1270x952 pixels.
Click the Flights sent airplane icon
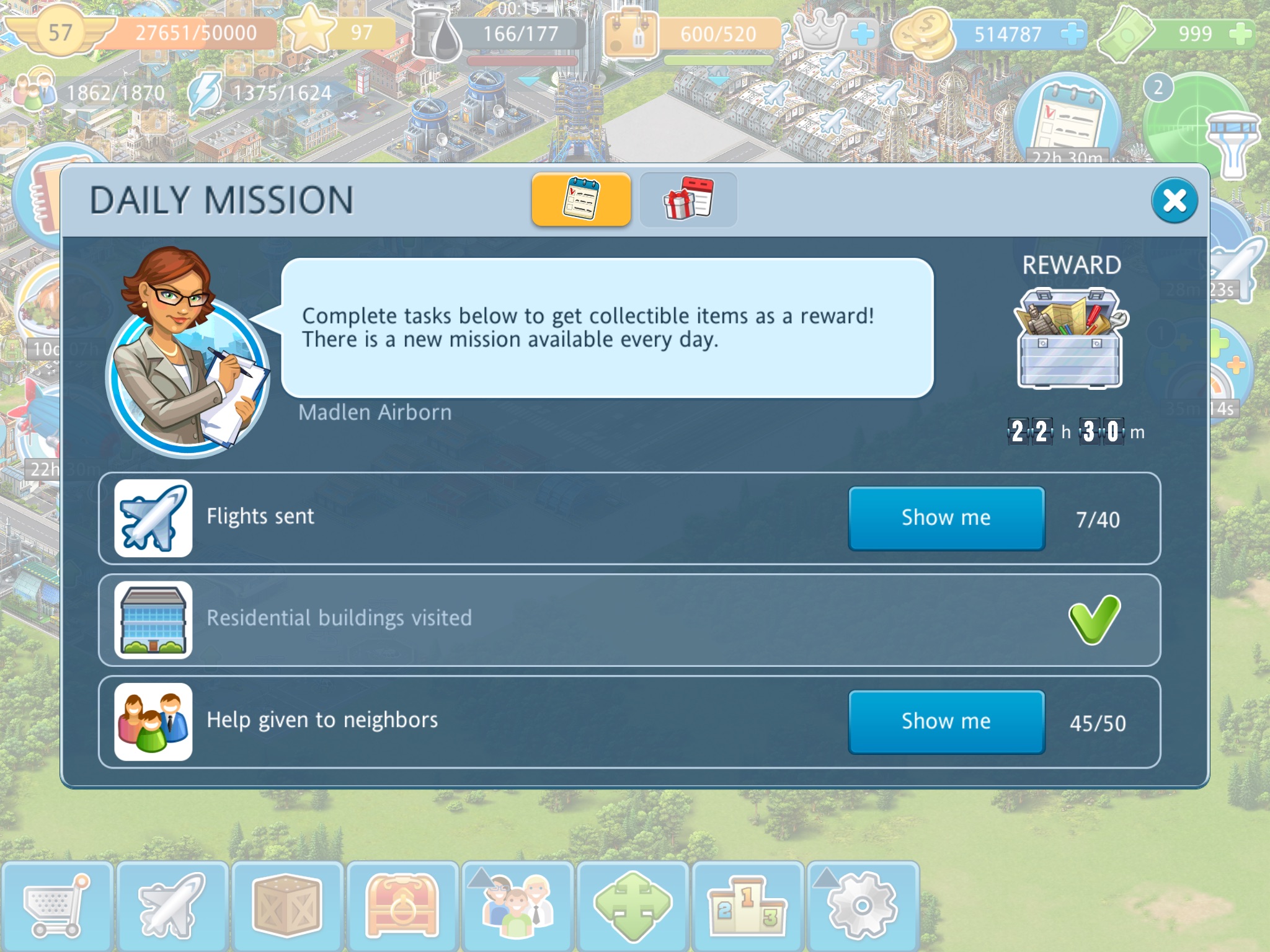click(153, 518)
